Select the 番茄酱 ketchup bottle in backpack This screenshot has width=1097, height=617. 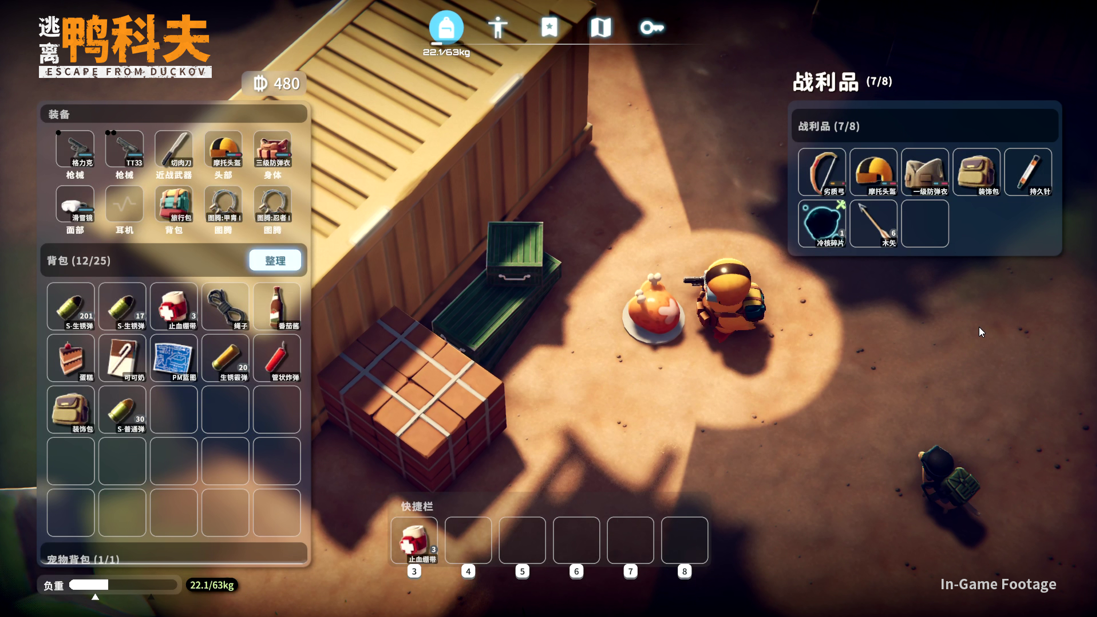(x=277, y=306)
